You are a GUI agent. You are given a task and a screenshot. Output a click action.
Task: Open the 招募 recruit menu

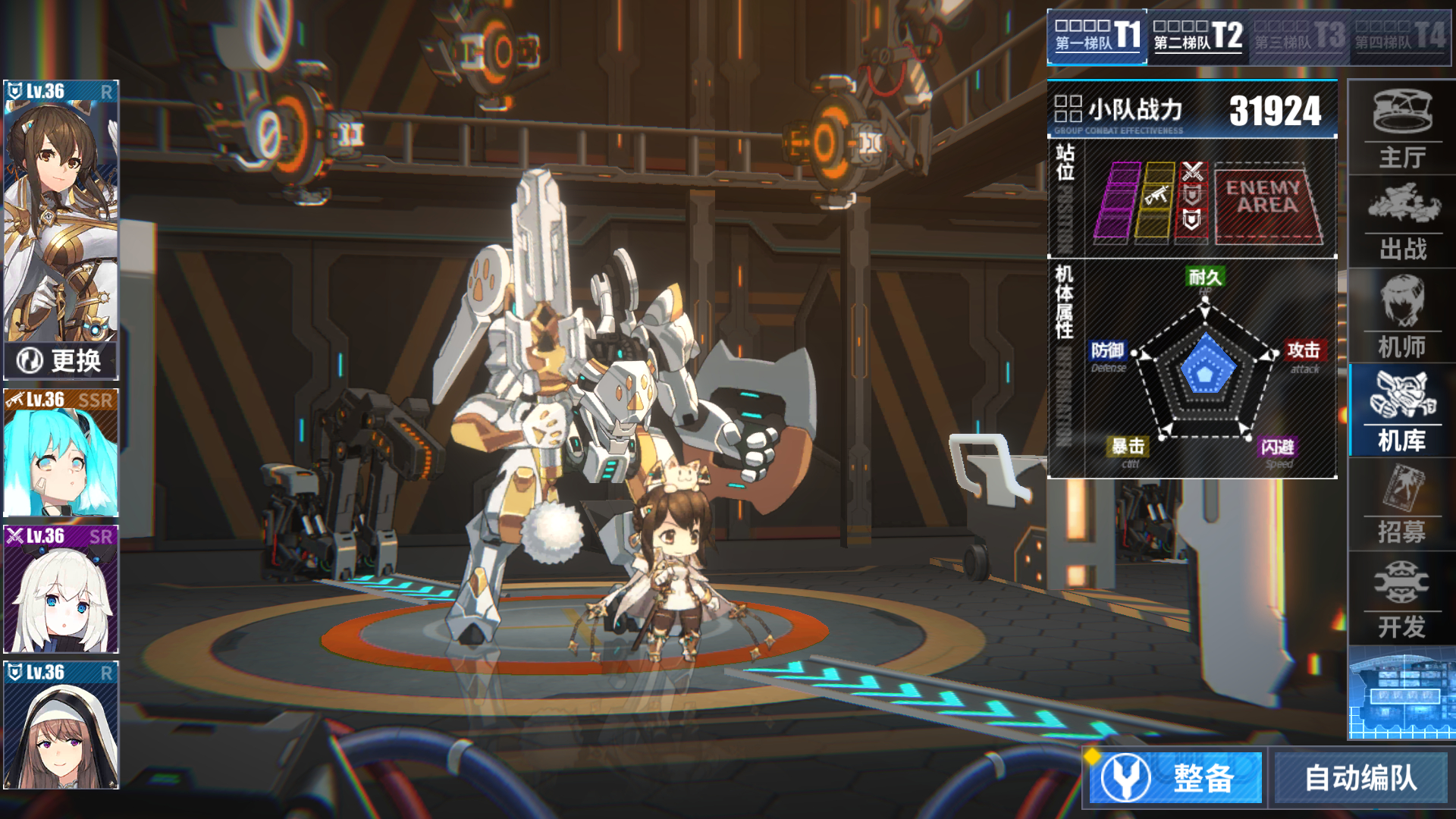[1402, 504]
